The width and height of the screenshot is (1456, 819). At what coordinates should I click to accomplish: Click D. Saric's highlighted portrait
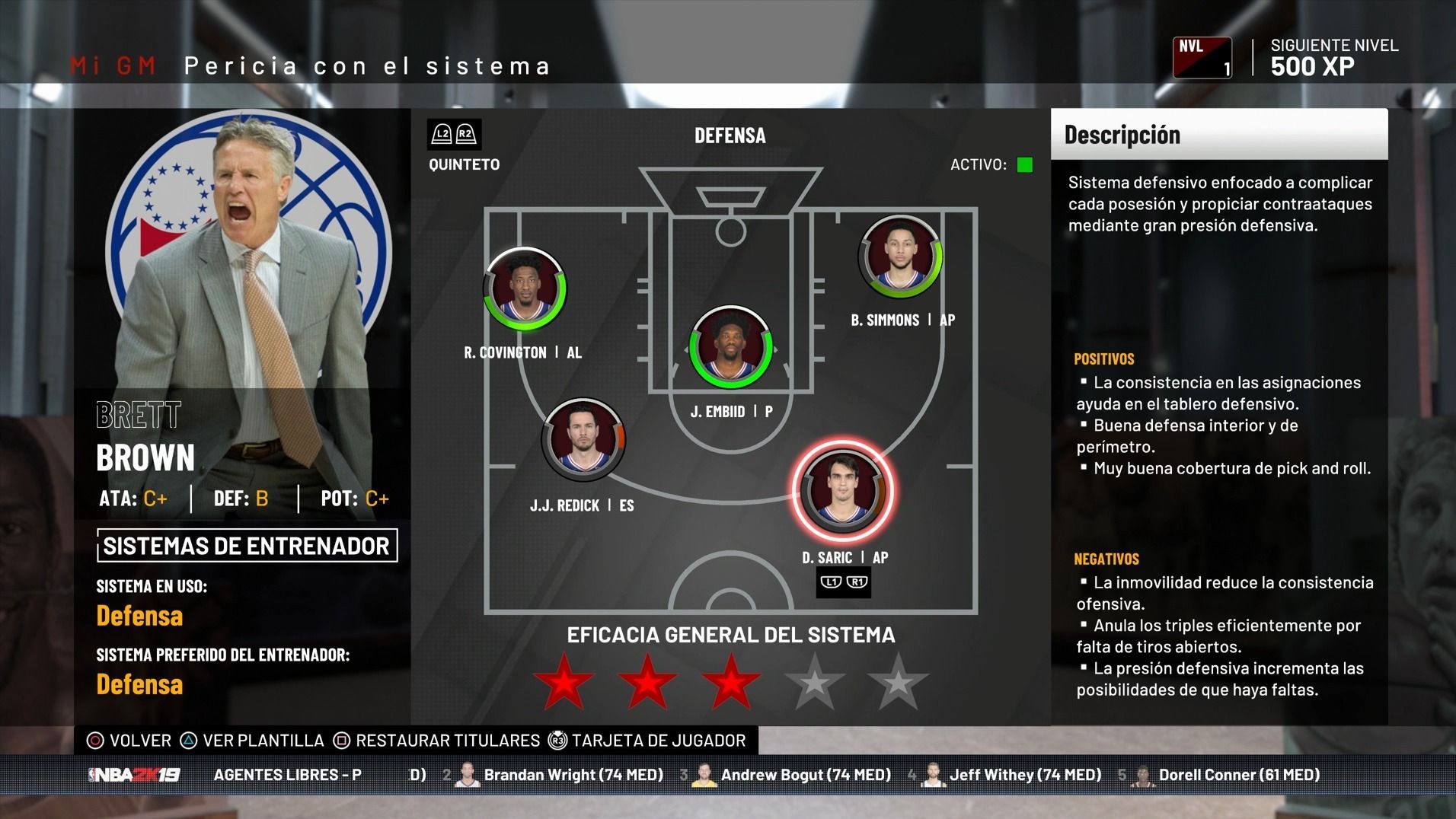coord(842,491)
